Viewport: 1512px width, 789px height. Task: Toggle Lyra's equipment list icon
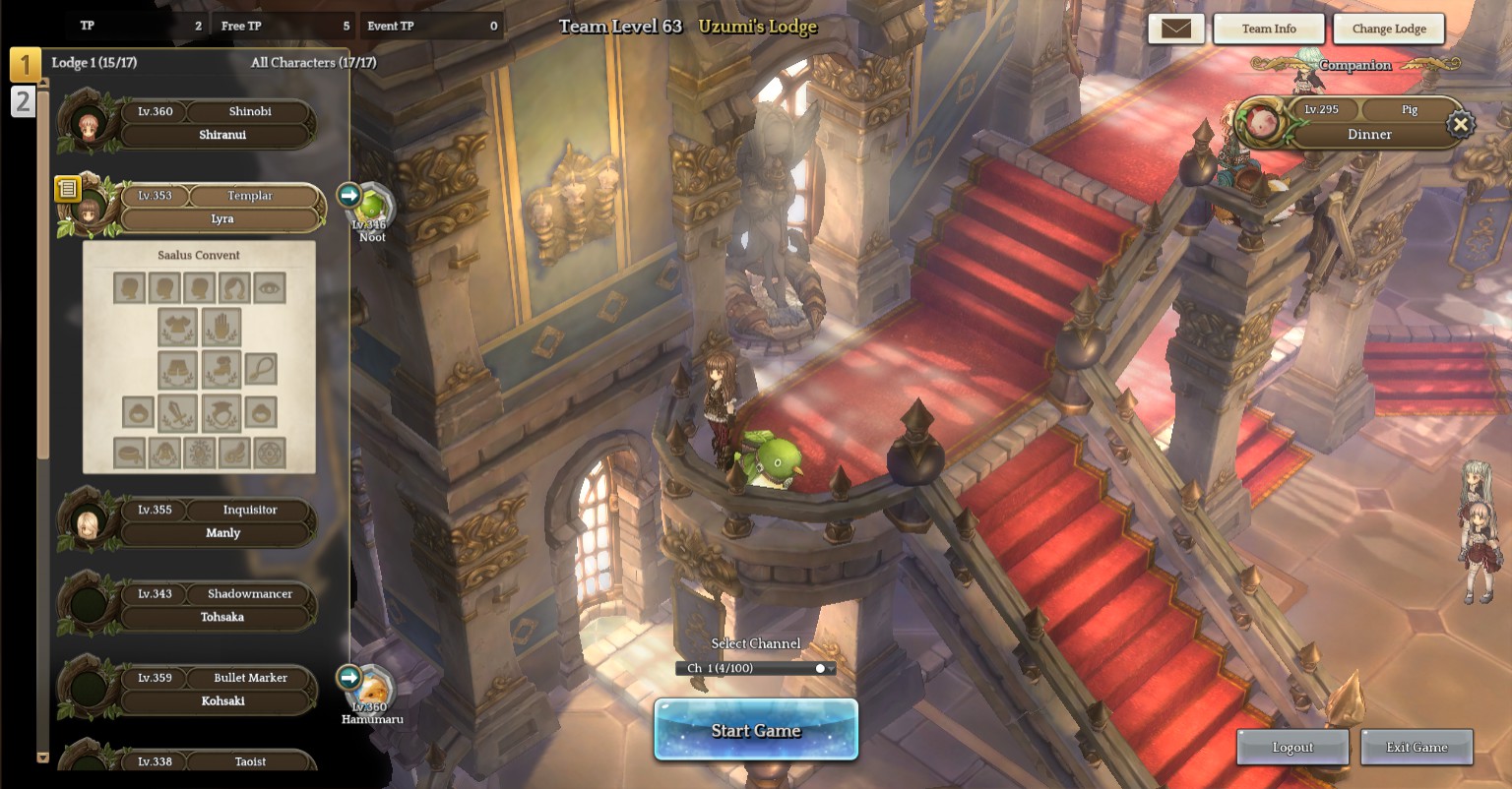pos(67,188)
